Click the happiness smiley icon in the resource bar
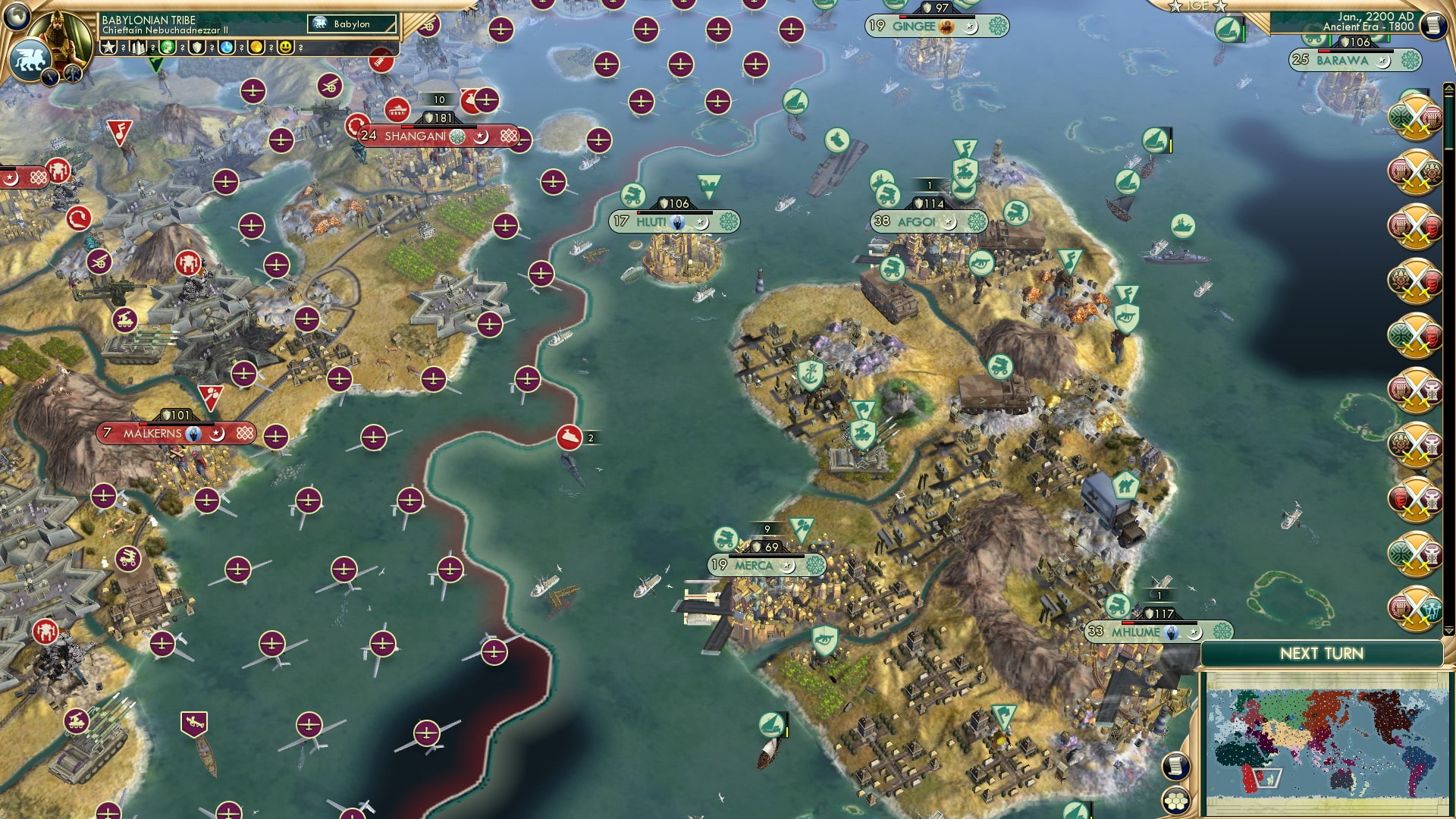The width and height of the screenshot is (1456, 819). pyautogui.click(x=285, y=47)
